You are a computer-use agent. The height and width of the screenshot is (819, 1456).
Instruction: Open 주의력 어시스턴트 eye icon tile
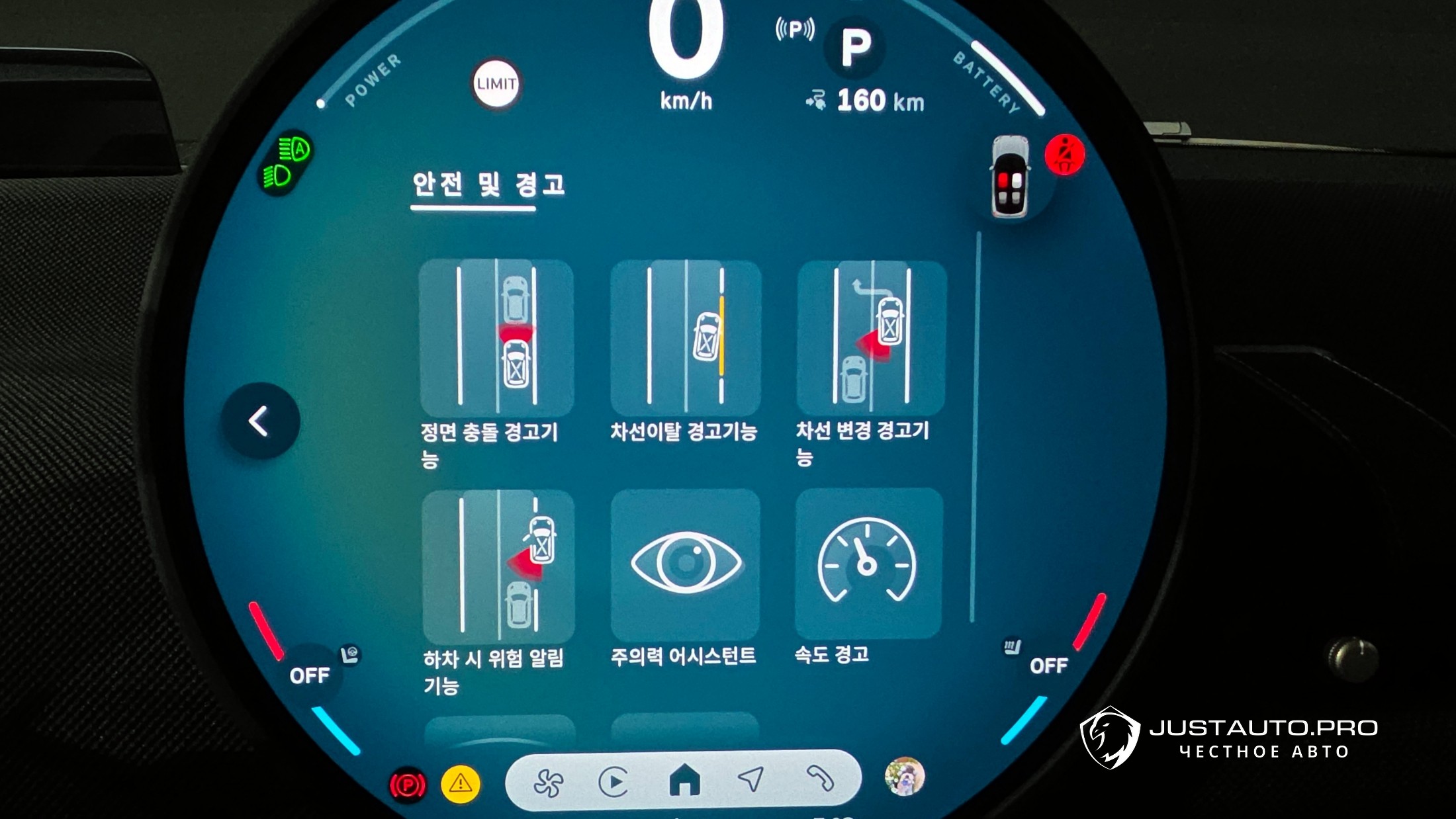[685, 564]
